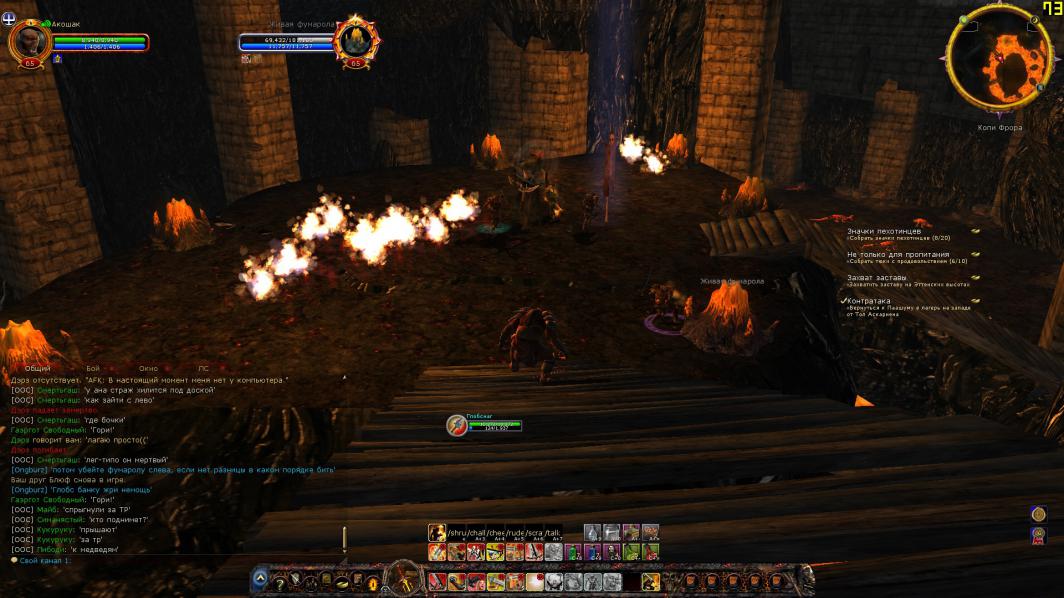This screenshot has width=1064, height=598.
Task: Click the Глобснаг fellowship member vitals
Action: click(494, 425)
